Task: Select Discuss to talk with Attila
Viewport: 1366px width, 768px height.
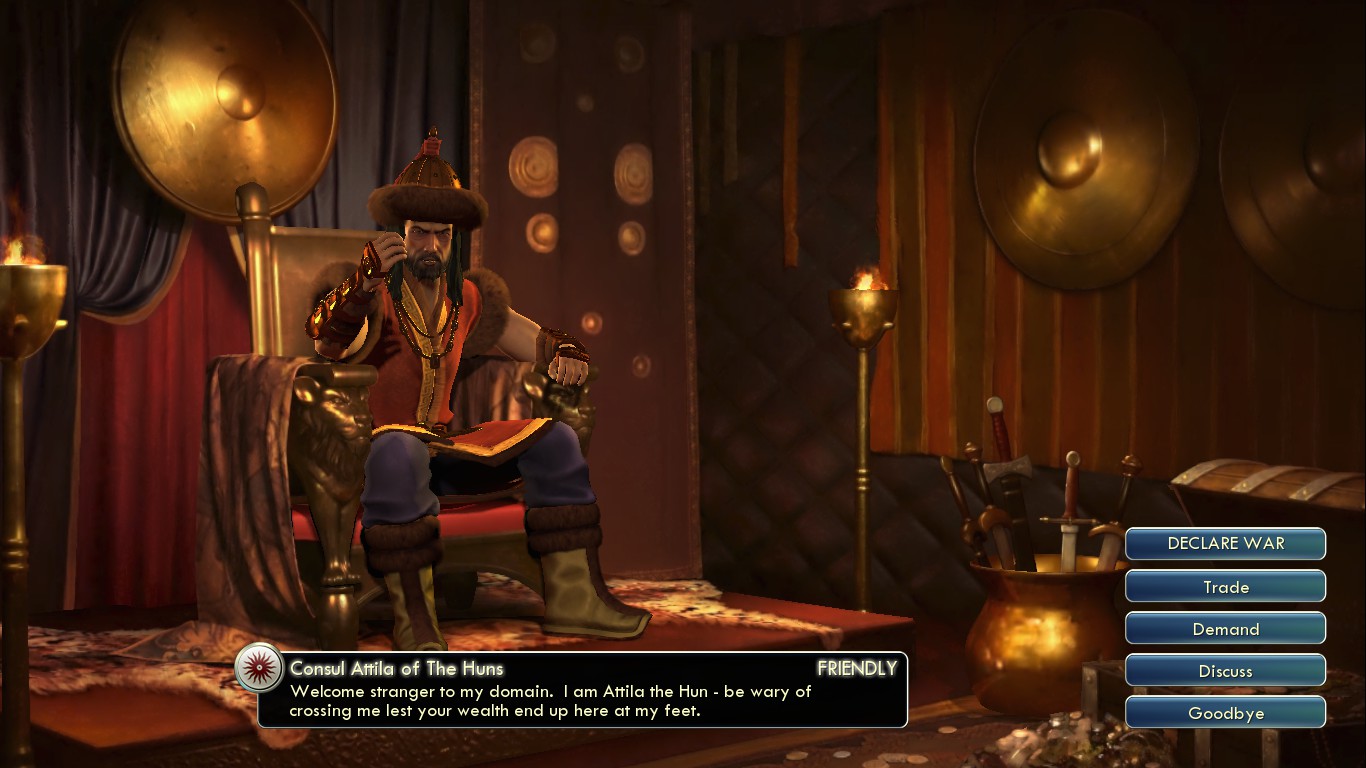Action: (x=1225, y=671)
